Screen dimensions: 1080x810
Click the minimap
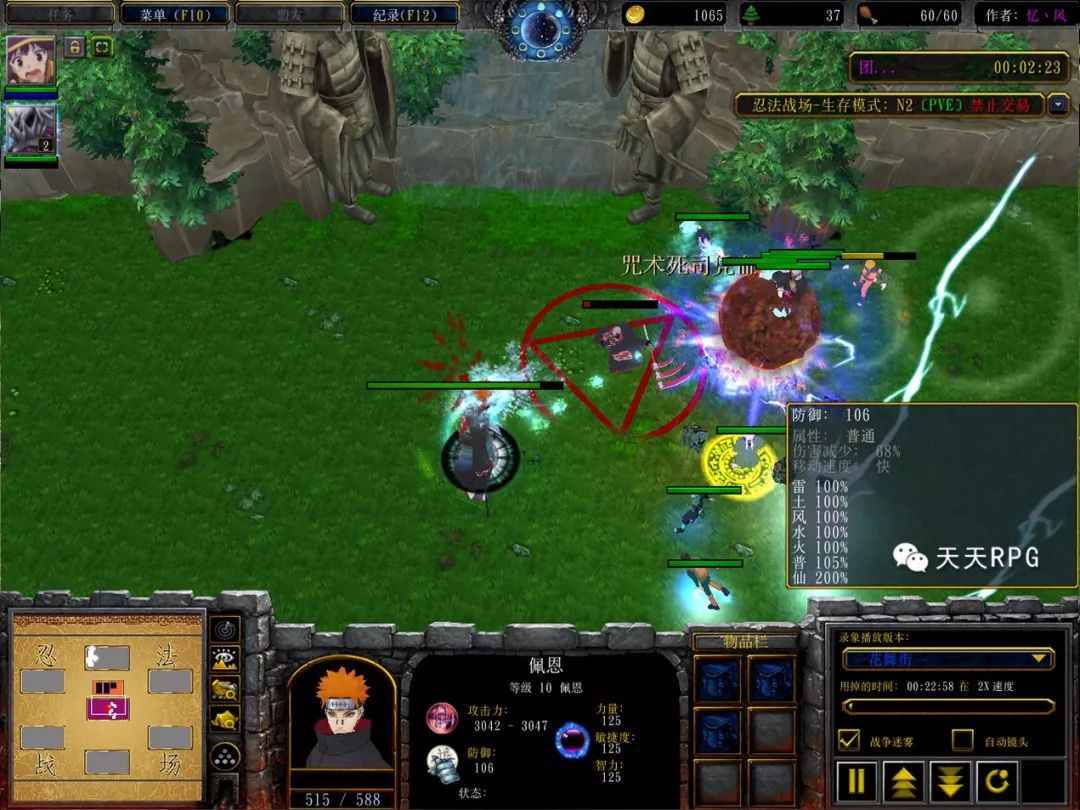[x=106, y=708]
